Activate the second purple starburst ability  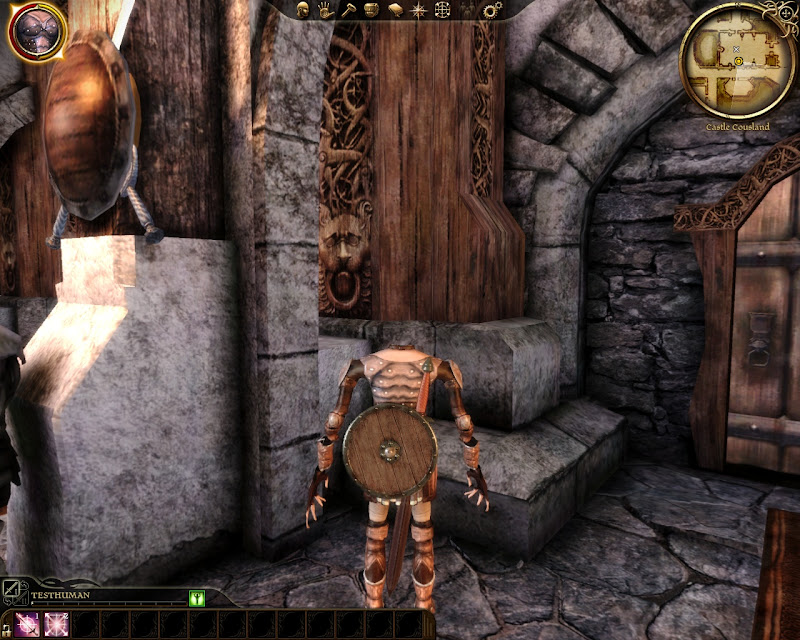tap(54, 624)
